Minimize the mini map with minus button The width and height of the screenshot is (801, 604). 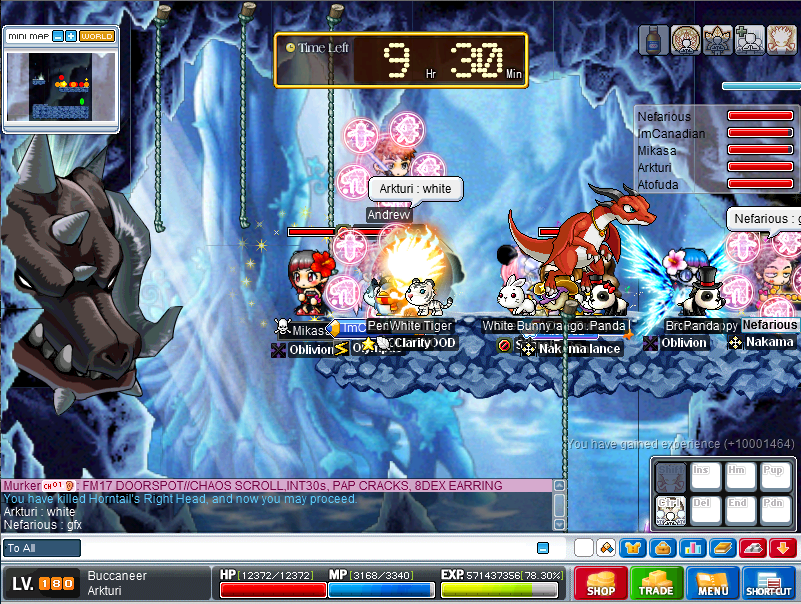pyautogui.click(x=57, y=36)
